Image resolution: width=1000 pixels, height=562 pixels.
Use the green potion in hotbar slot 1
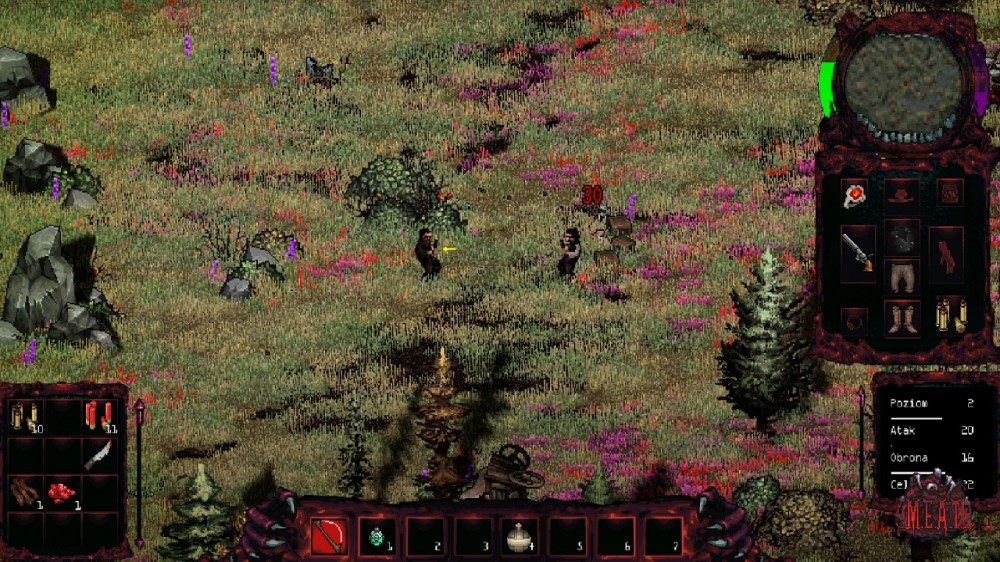[x=377, y=536]
